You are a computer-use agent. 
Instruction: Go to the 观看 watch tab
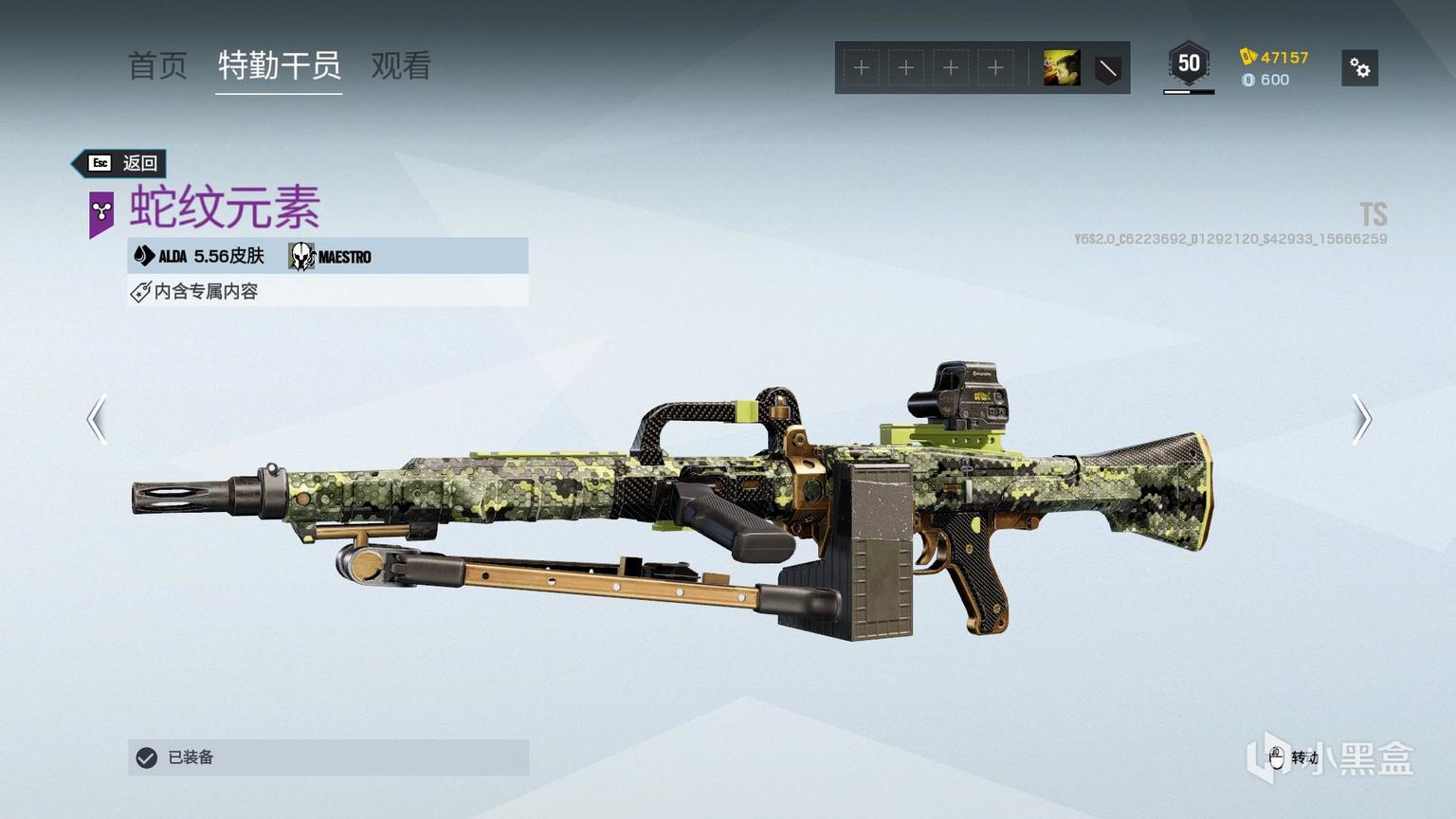(401, 66)
